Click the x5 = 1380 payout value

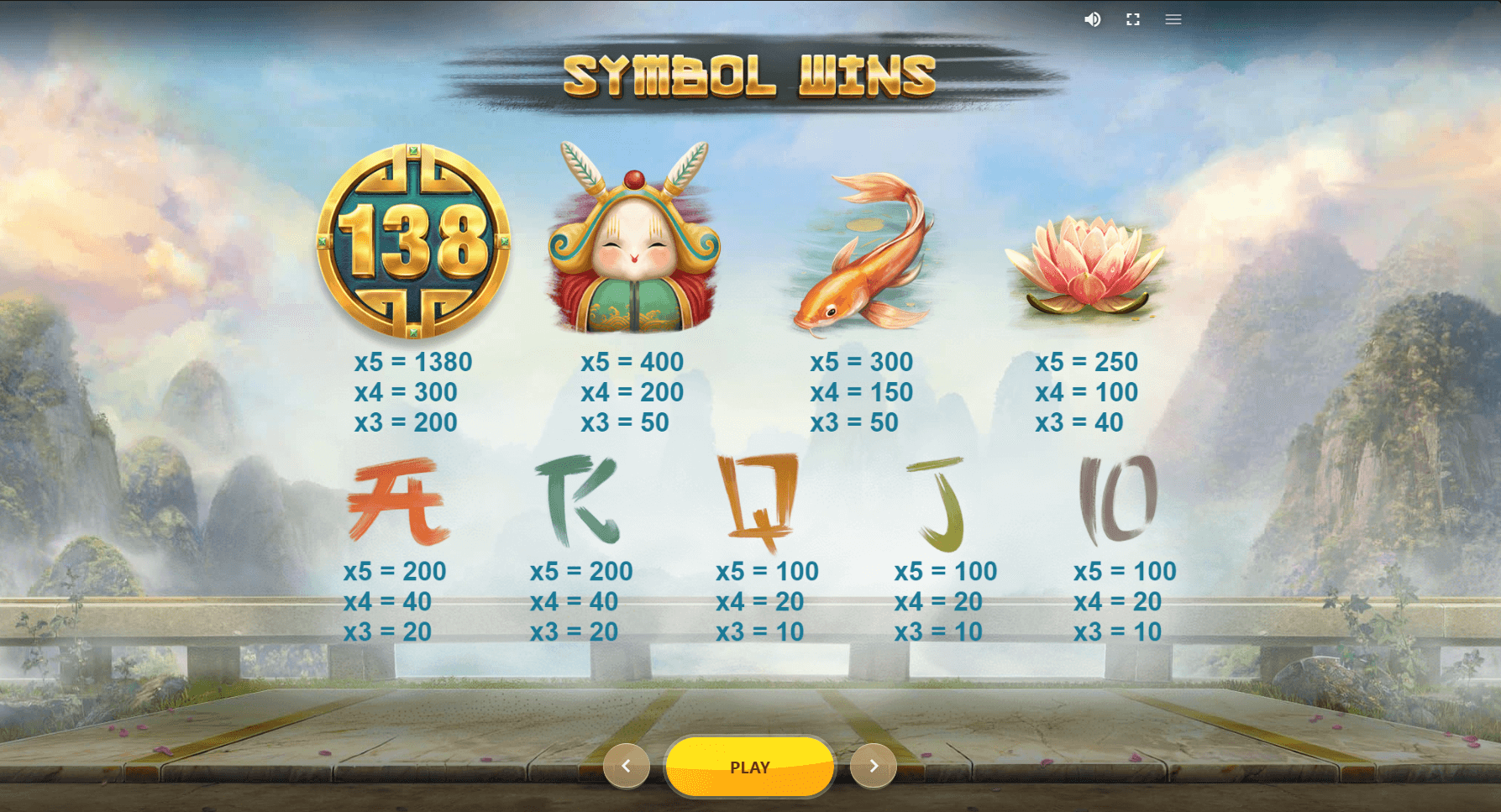(x=413, y=362)
